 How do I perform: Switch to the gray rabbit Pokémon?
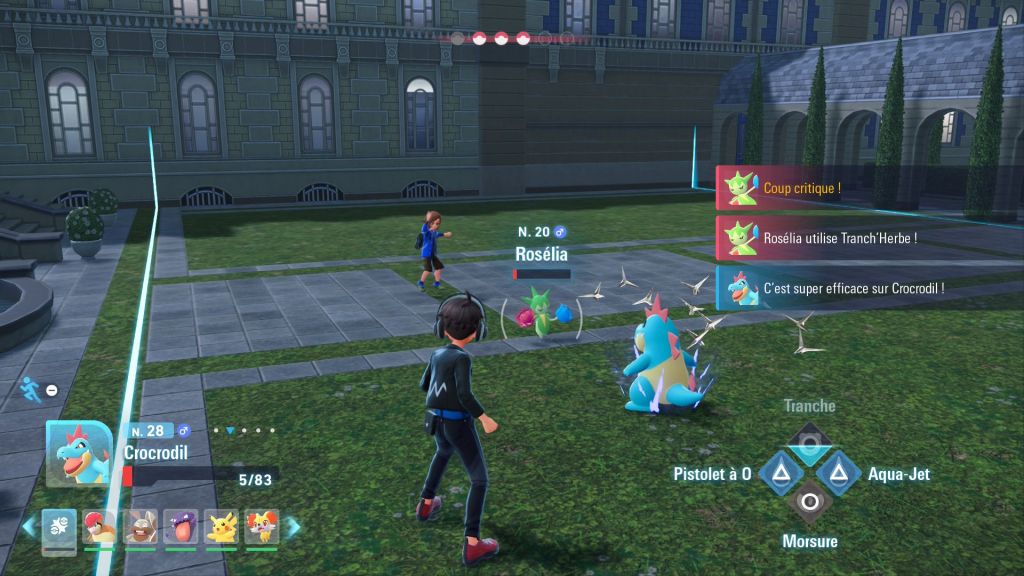(x=140, y=526)
